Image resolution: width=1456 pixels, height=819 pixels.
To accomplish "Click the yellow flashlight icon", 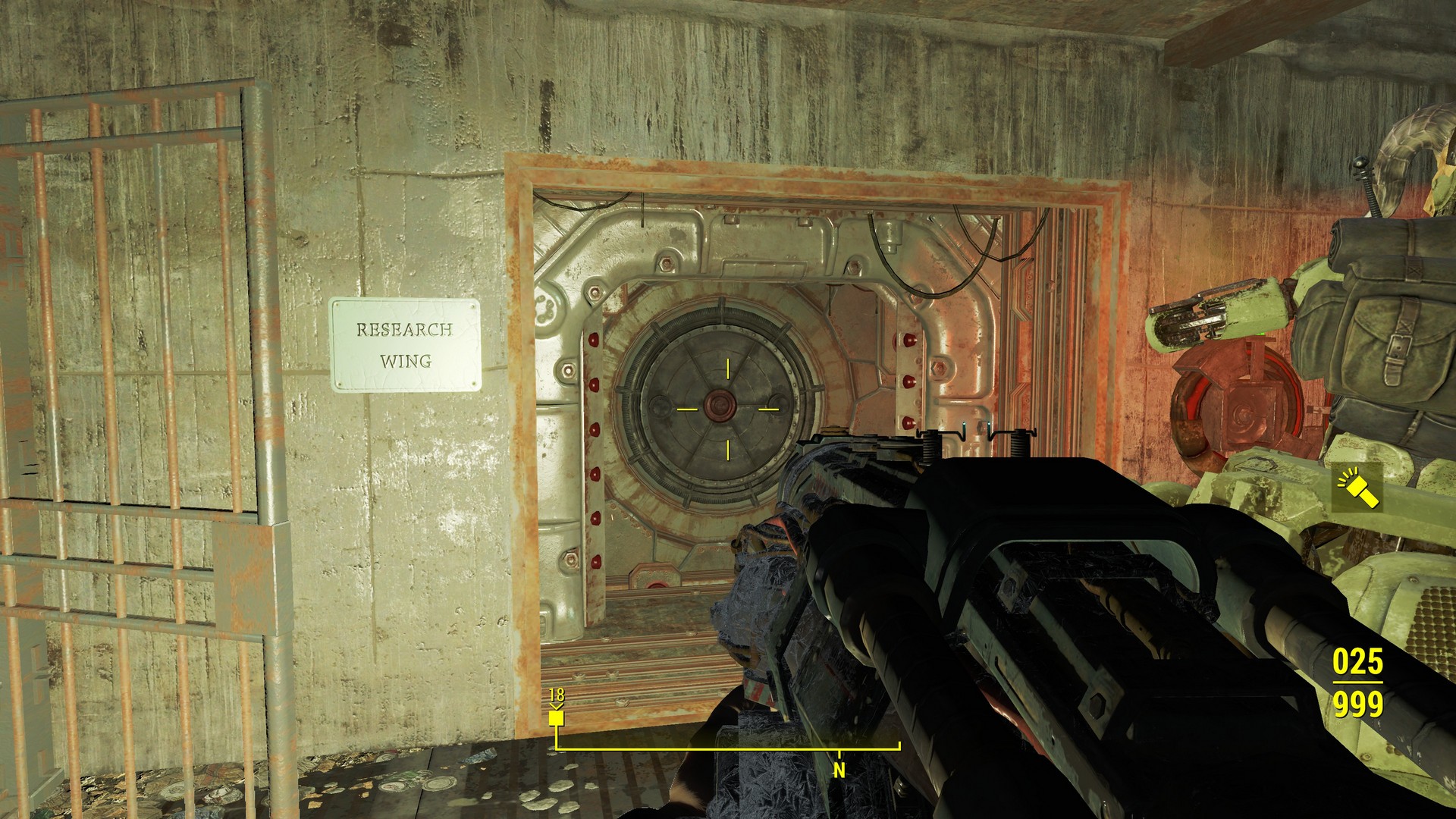I will tap(1357, 489).
